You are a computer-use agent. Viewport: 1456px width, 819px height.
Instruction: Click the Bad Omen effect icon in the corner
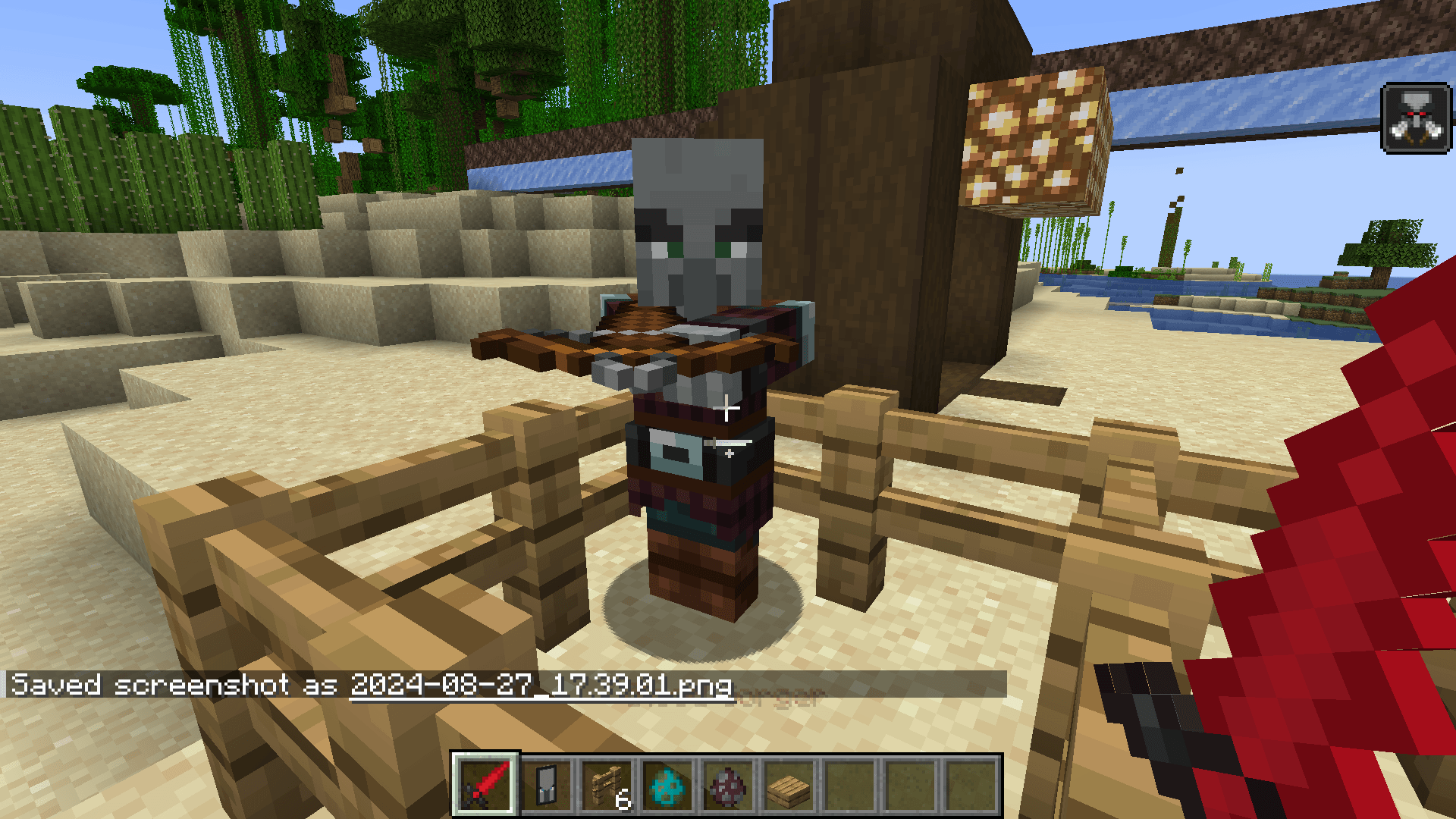[x=1417, y=115]
